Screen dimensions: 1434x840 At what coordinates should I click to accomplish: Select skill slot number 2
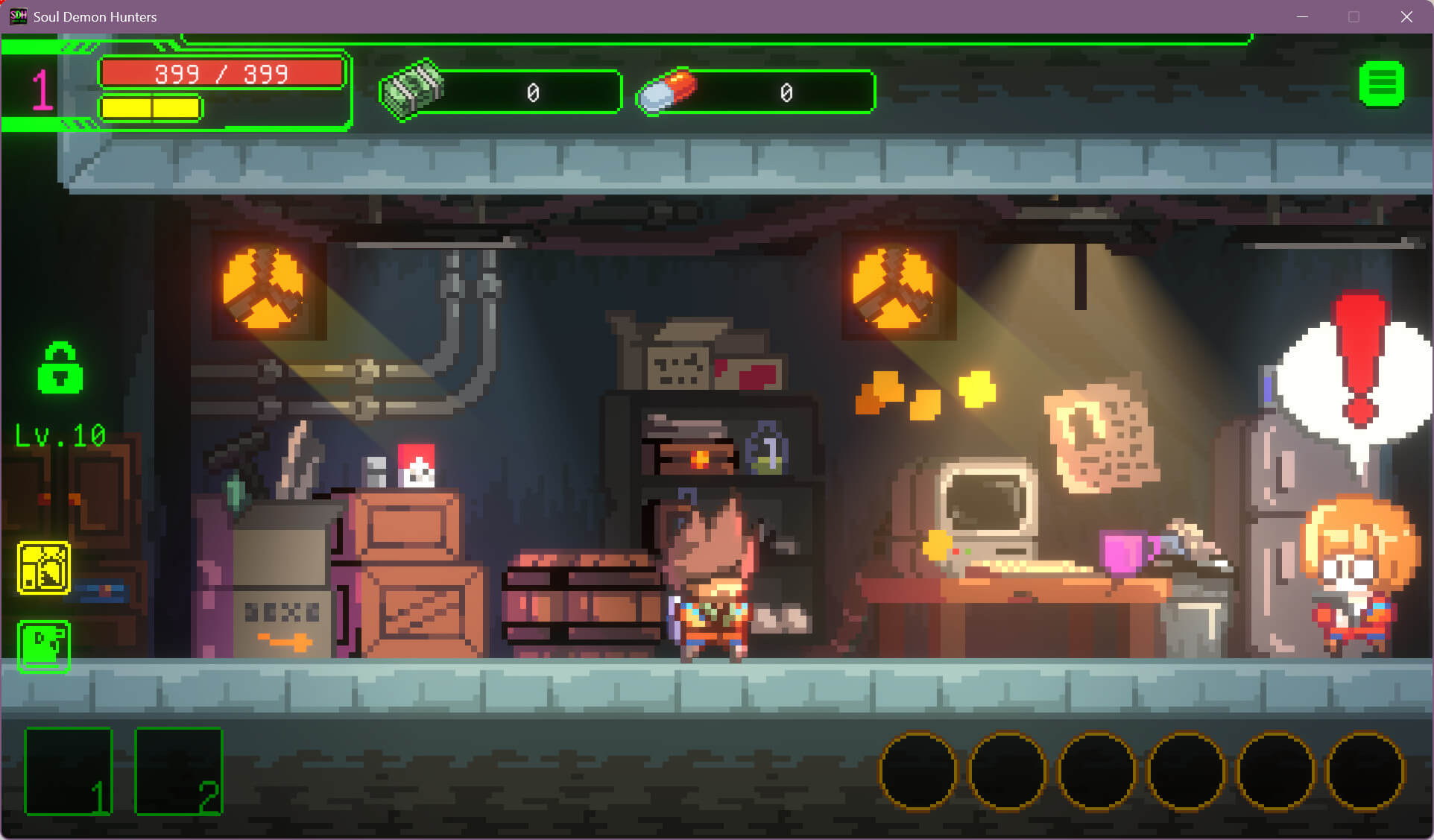pos(179,771)
